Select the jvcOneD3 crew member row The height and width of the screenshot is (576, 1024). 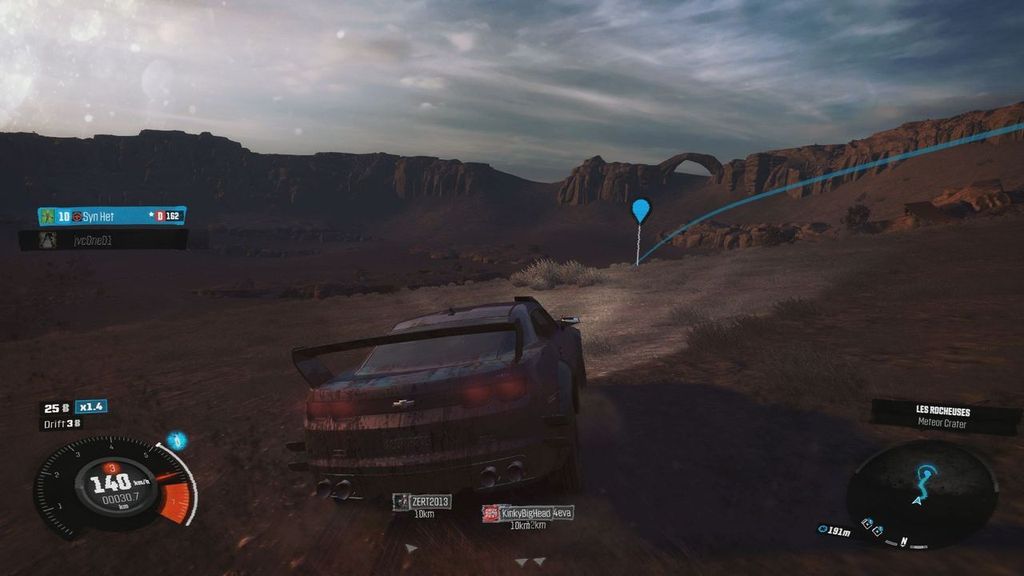click(103, 240)
